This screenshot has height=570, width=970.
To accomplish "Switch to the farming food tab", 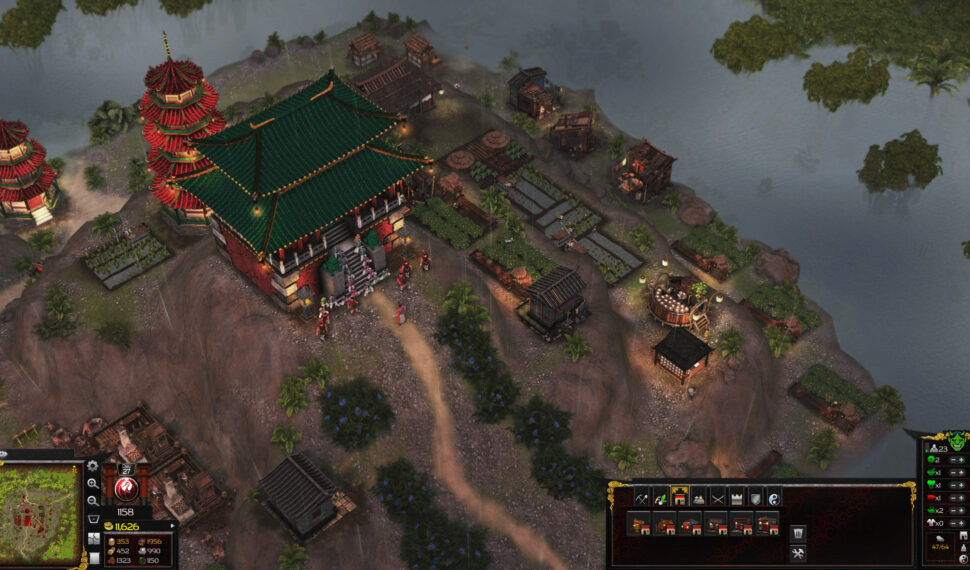I will click(x=662, y=496).
